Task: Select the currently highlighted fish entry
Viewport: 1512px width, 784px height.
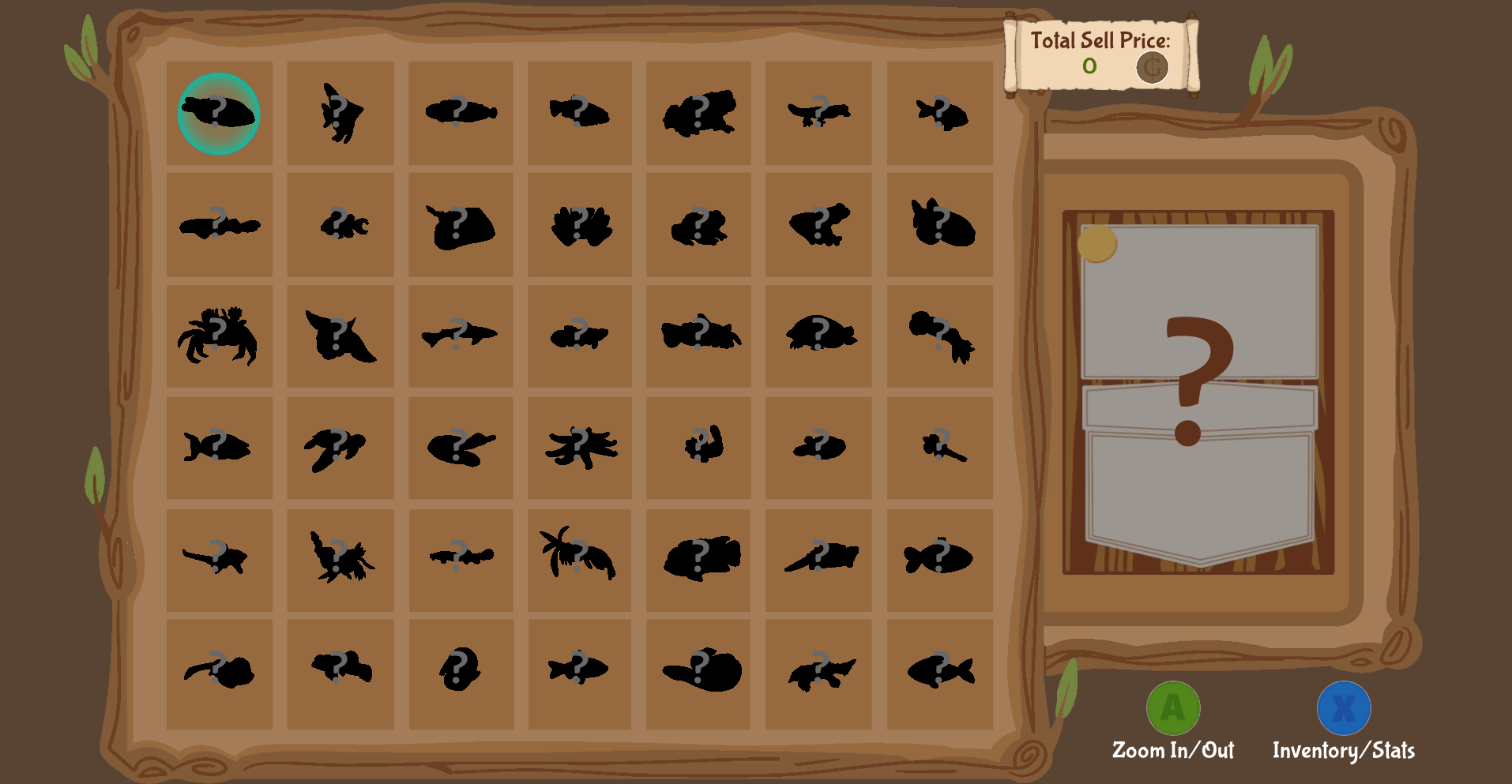Action: [220, 113]
